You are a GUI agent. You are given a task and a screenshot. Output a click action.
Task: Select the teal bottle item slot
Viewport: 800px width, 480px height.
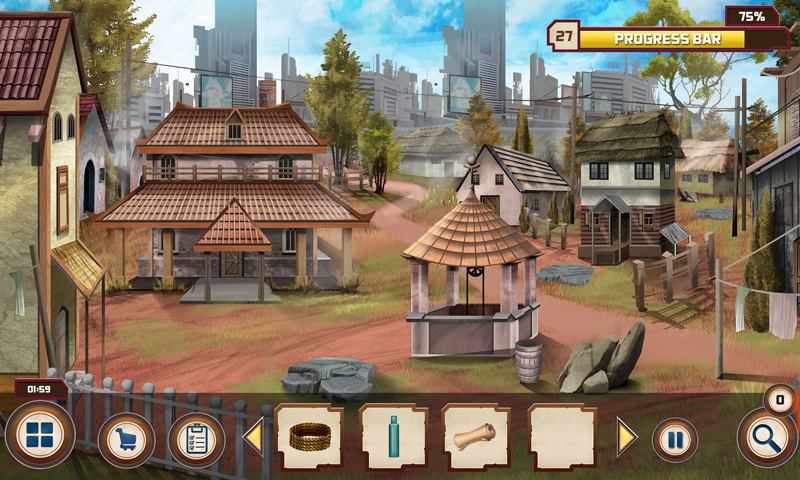(x=393, y=437)
